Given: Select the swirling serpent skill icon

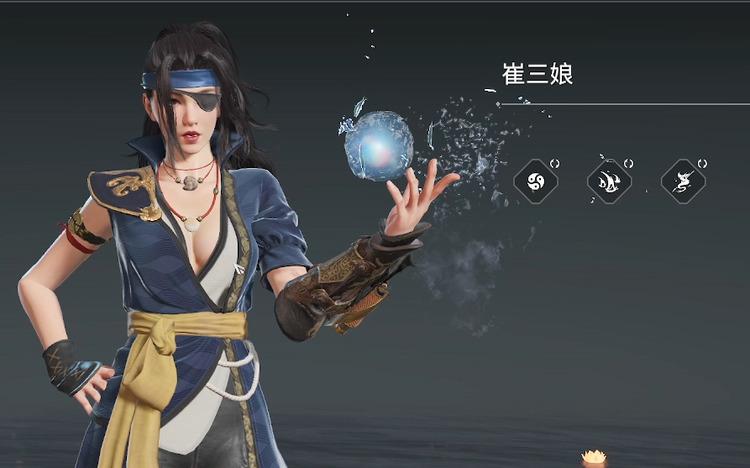Looking at the screenshot, I should [x=683, y=182].
